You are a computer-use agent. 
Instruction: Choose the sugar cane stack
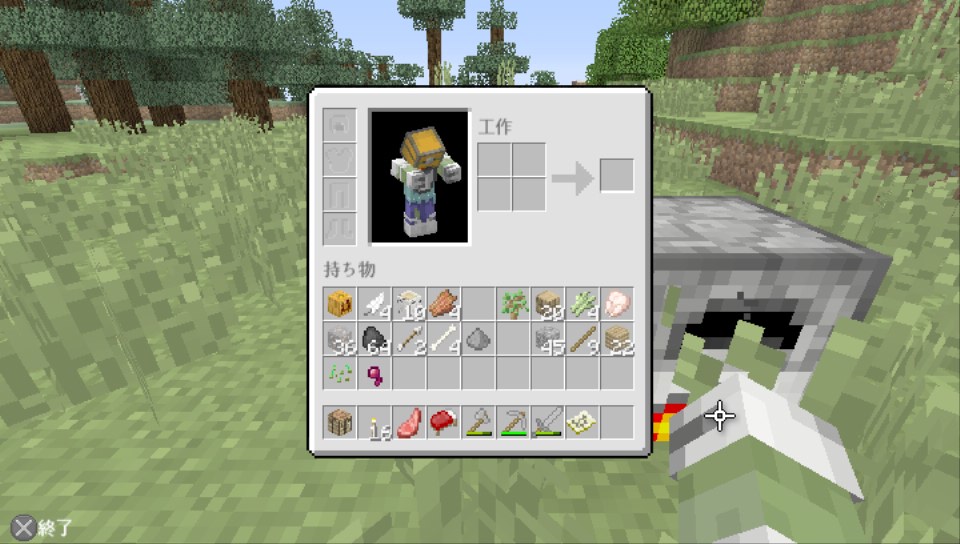pyautogui.click(x=583, y=304)
